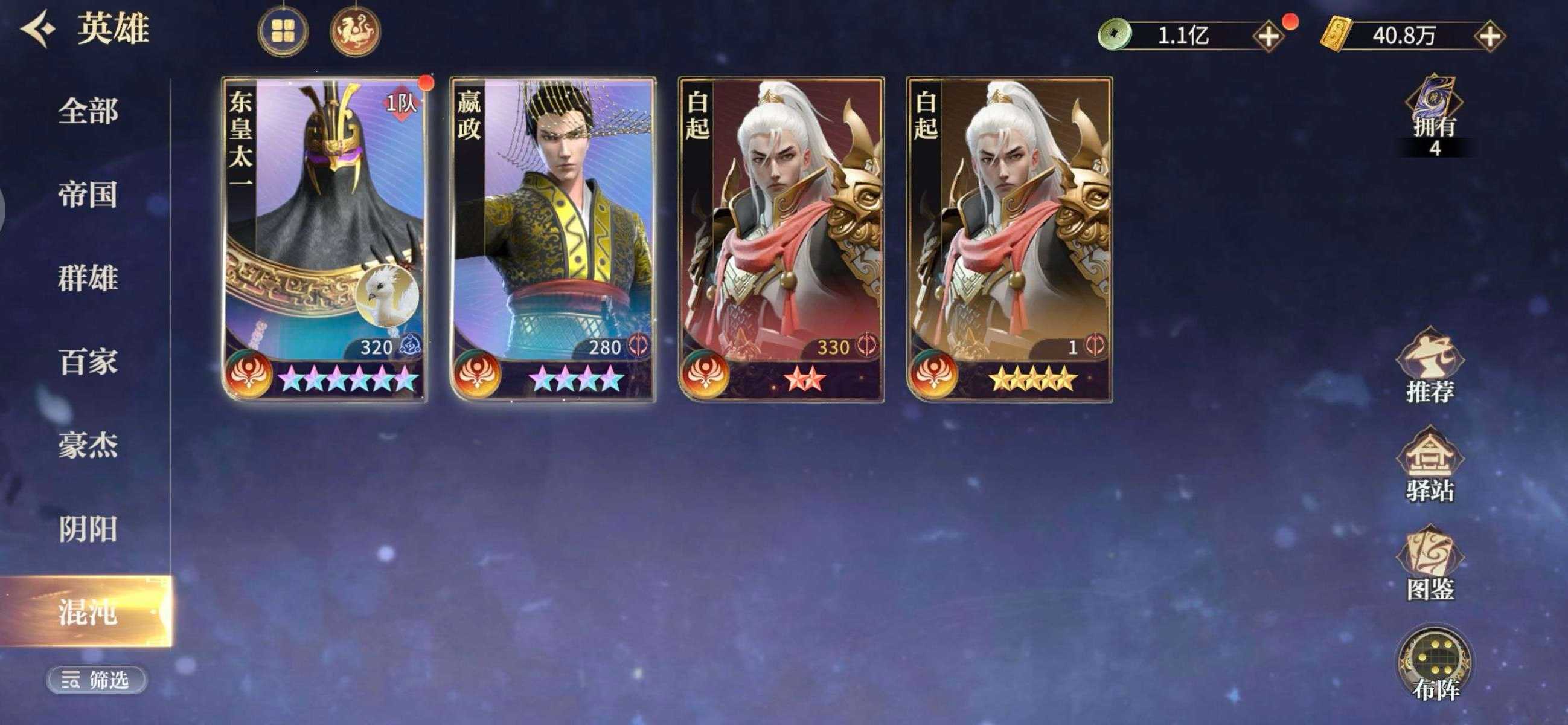Open the level 330 白起 card
1568x725 pixels.
(781, 239)
